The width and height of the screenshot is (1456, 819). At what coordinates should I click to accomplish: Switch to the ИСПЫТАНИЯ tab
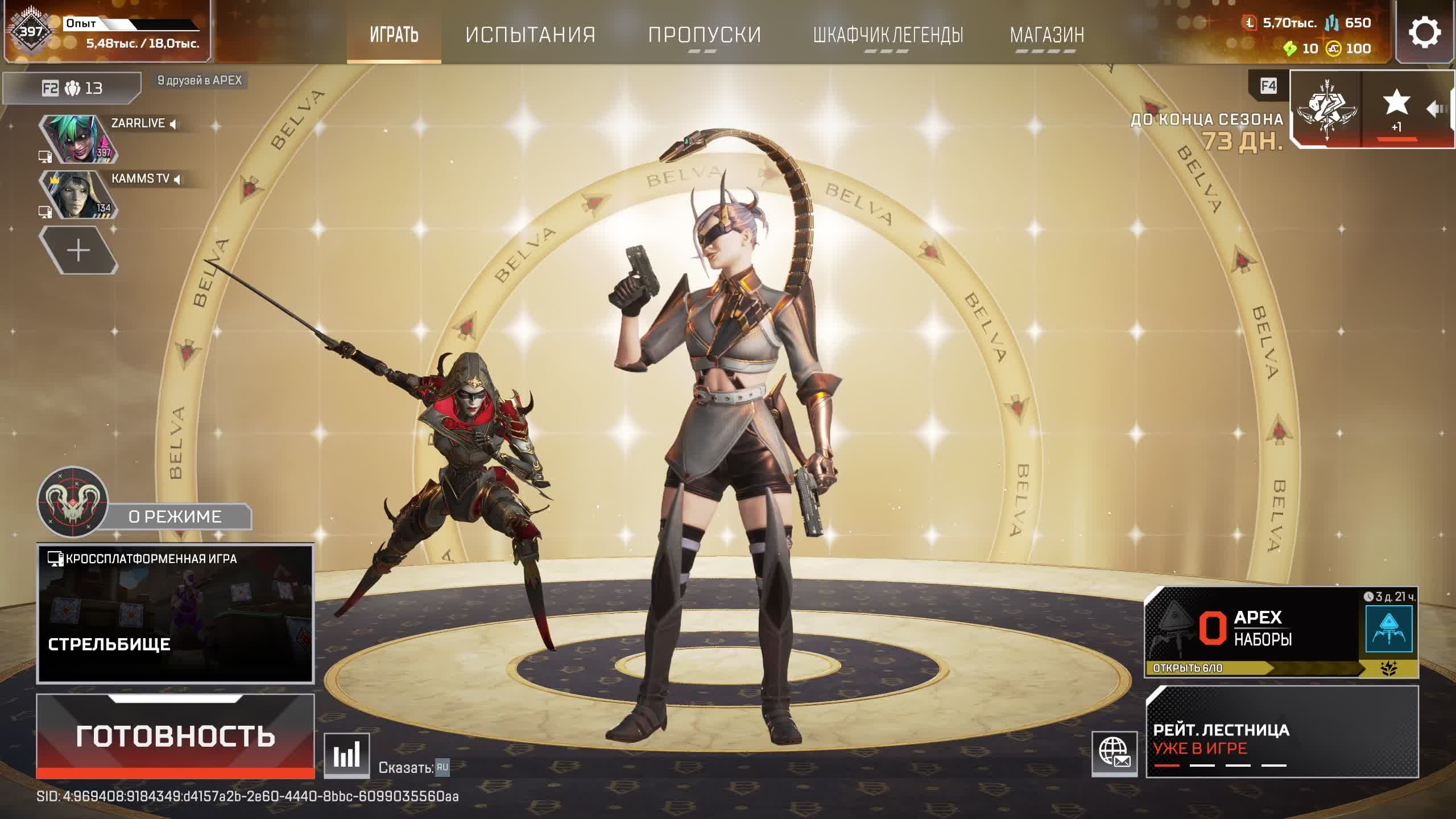pyautogui.click(x=529, y=35)
